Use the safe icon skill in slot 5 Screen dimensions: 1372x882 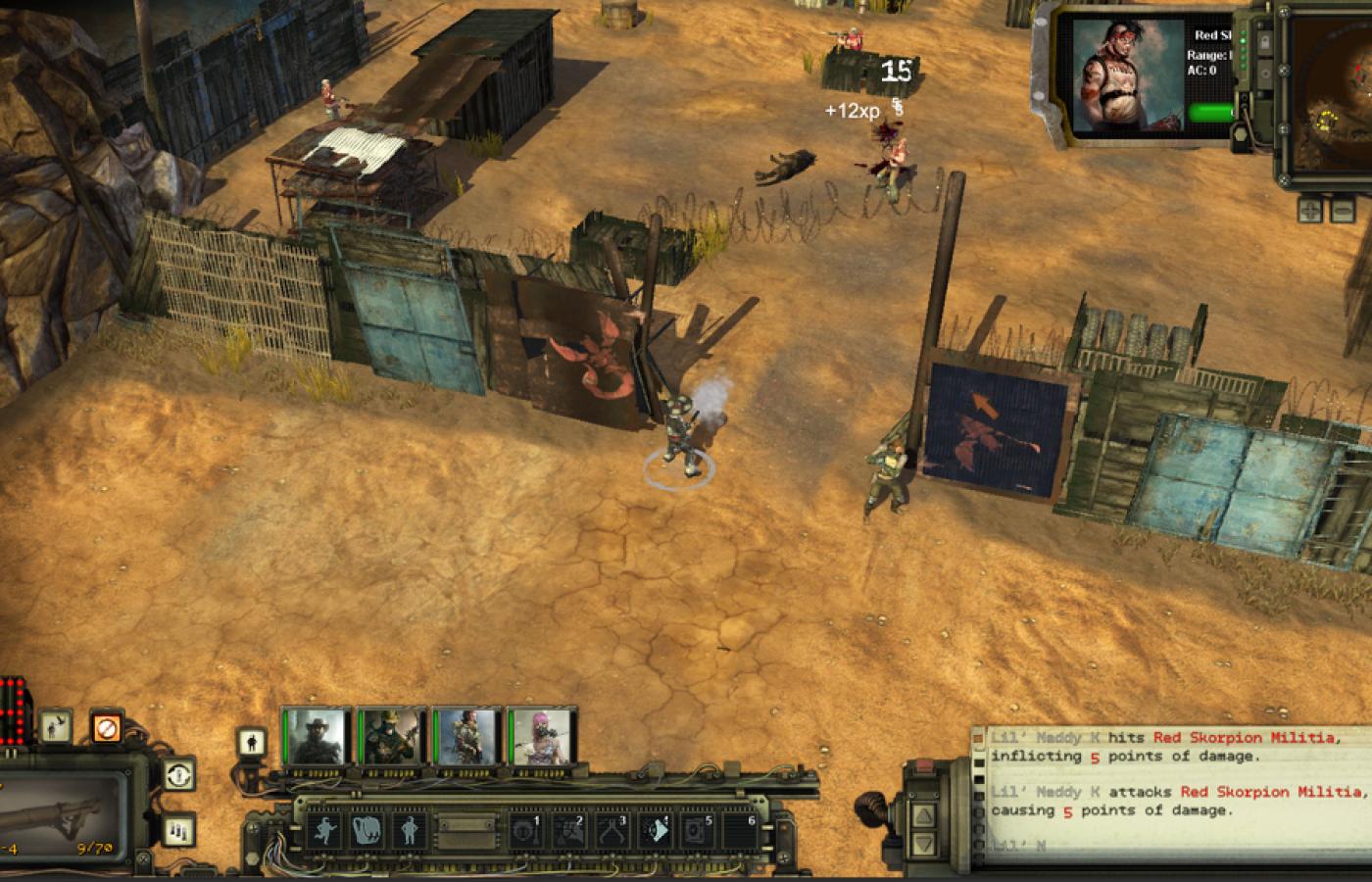697,831
